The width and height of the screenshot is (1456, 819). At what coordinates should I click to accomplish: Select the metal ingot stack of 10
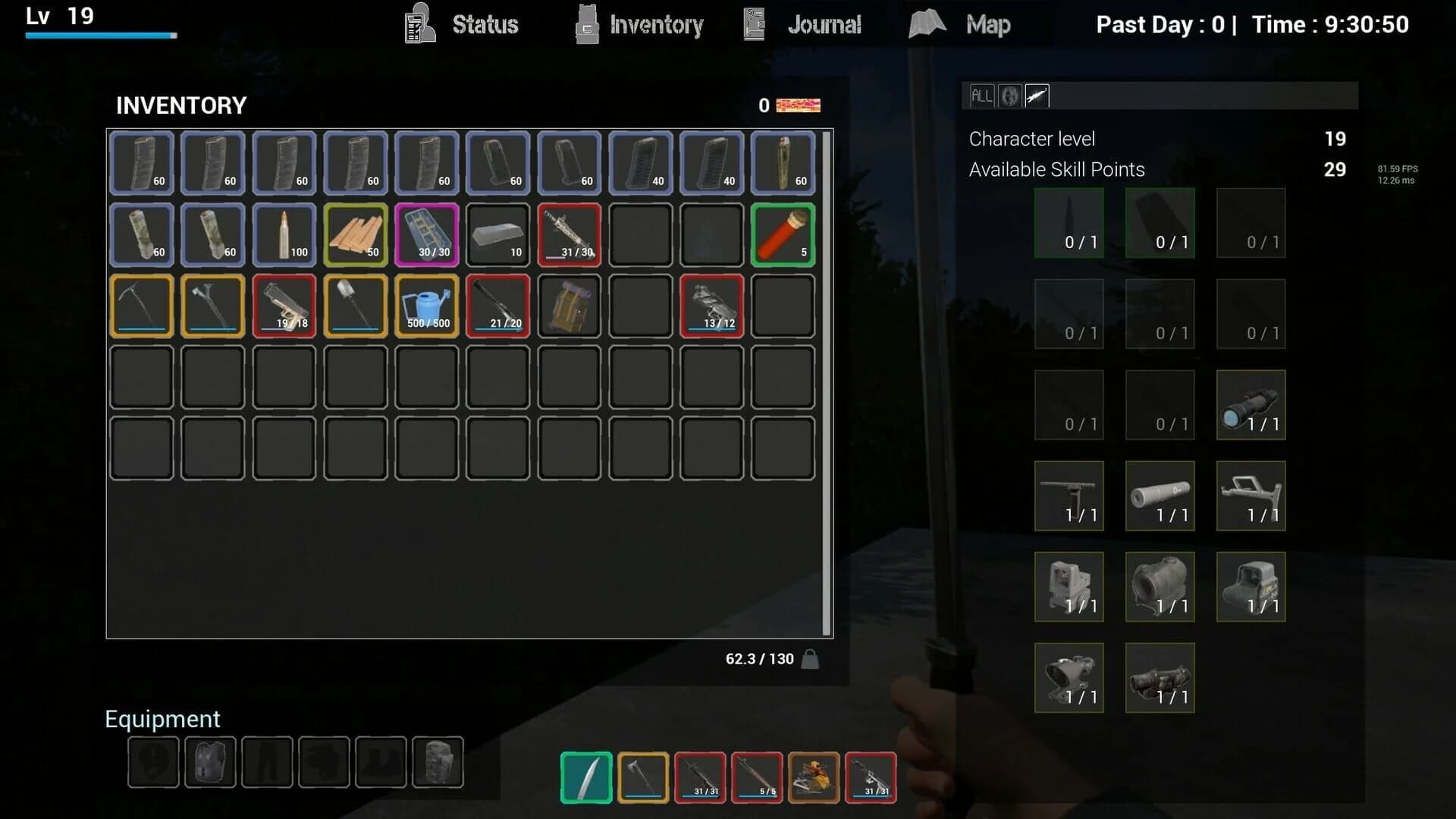coord(498,235)
